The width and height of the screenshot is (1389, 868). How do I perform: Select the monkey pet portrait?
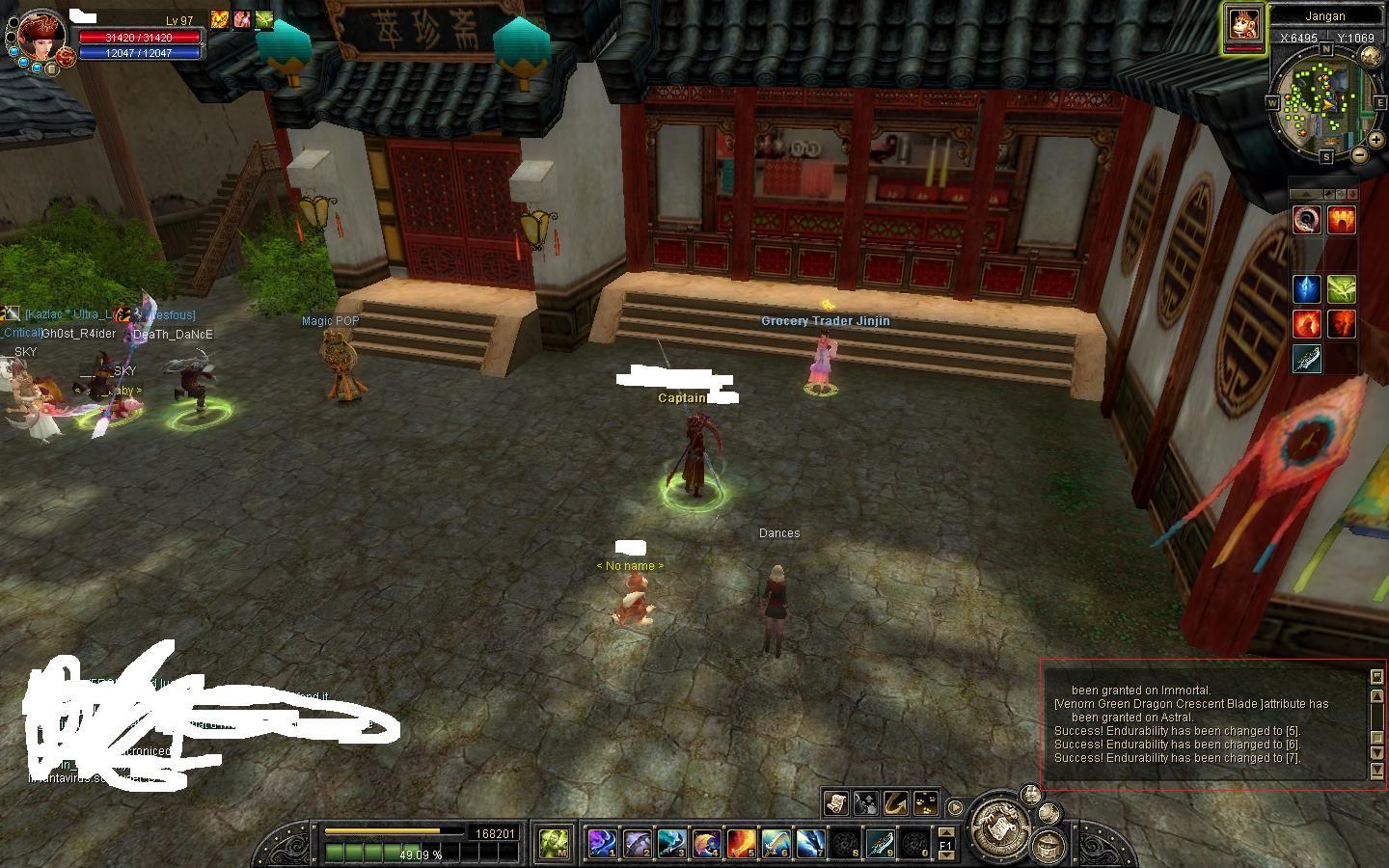[x=1244, y=25]
